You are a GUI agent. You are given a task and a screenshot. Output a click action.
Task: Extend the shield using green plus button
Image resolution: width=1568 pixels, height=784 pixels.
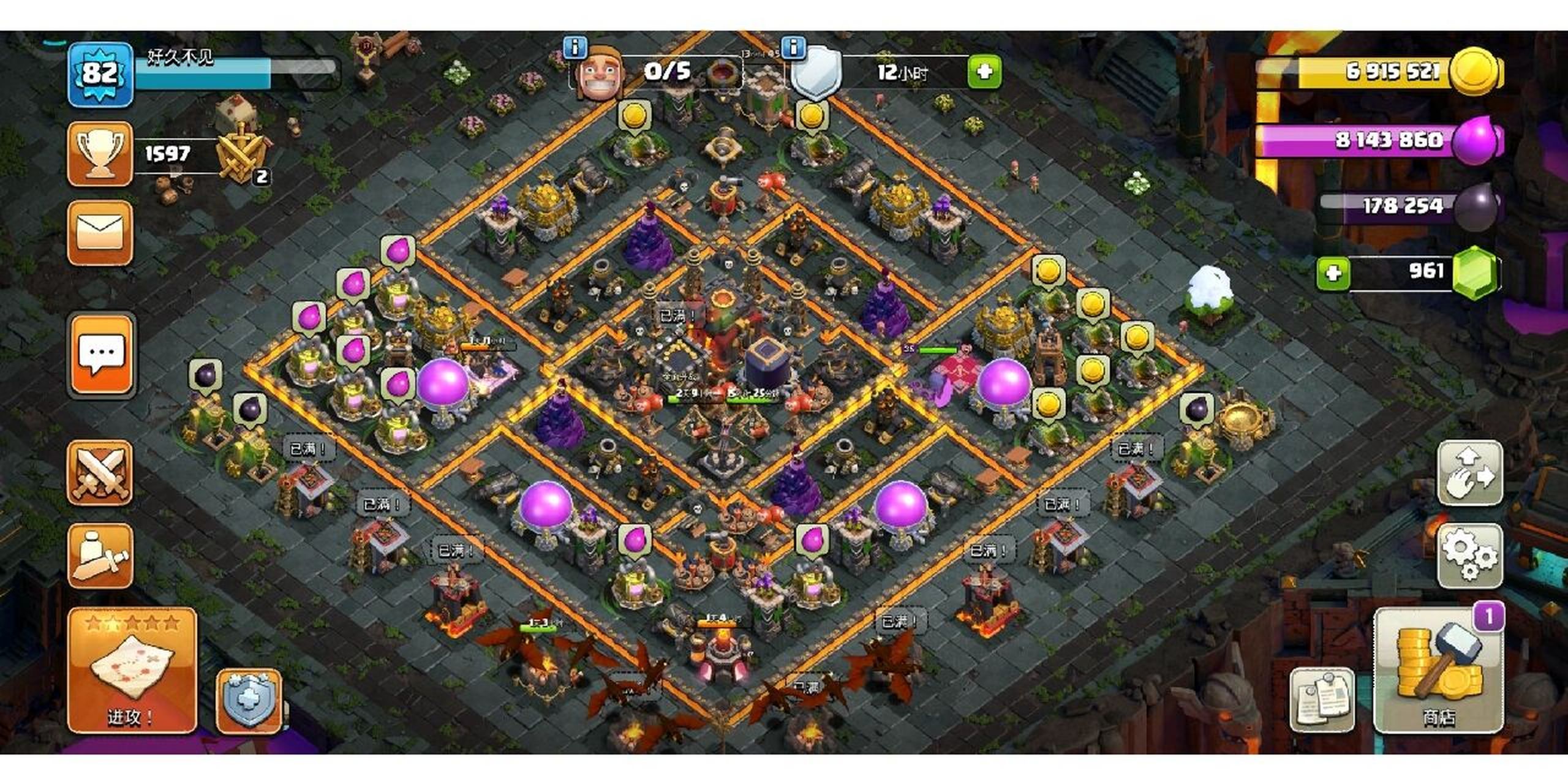pos(984,72)
